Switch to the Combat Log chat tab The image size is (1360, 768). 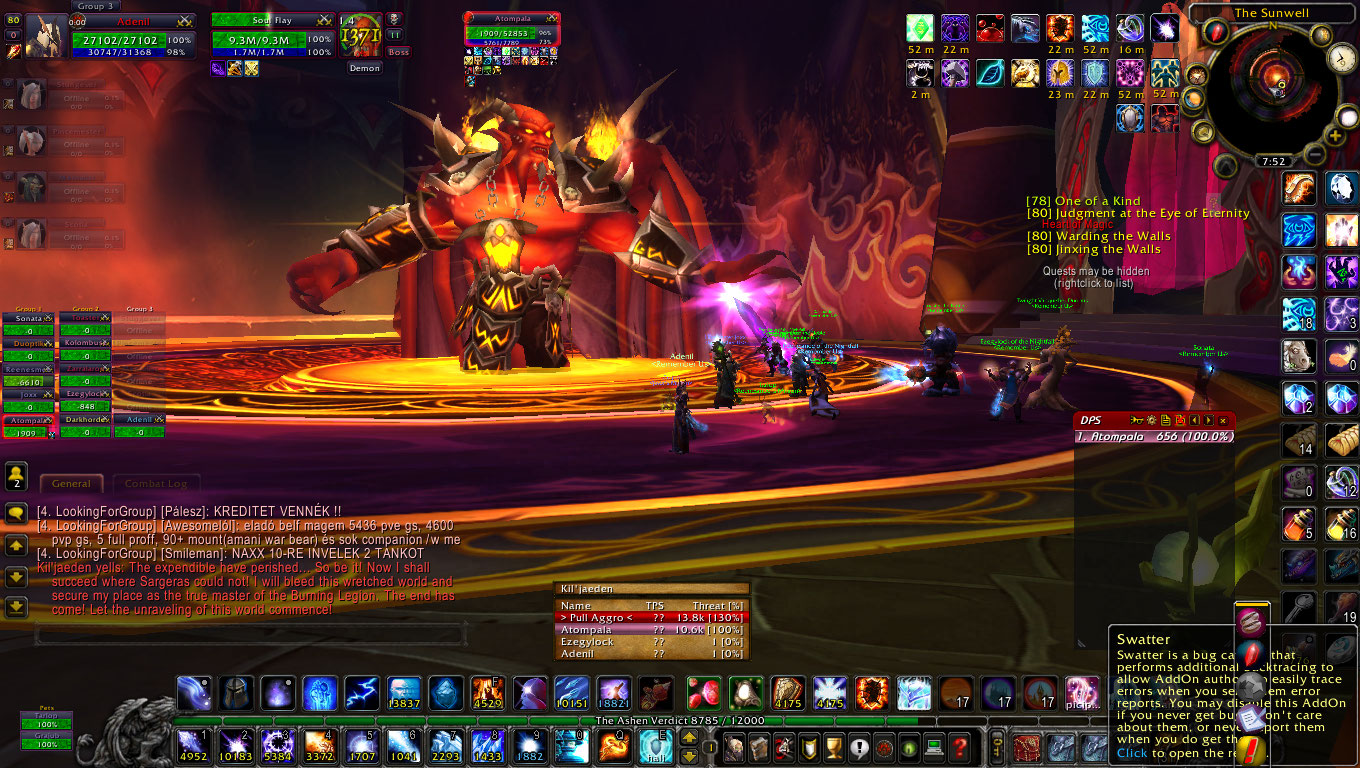click(156, 484)
